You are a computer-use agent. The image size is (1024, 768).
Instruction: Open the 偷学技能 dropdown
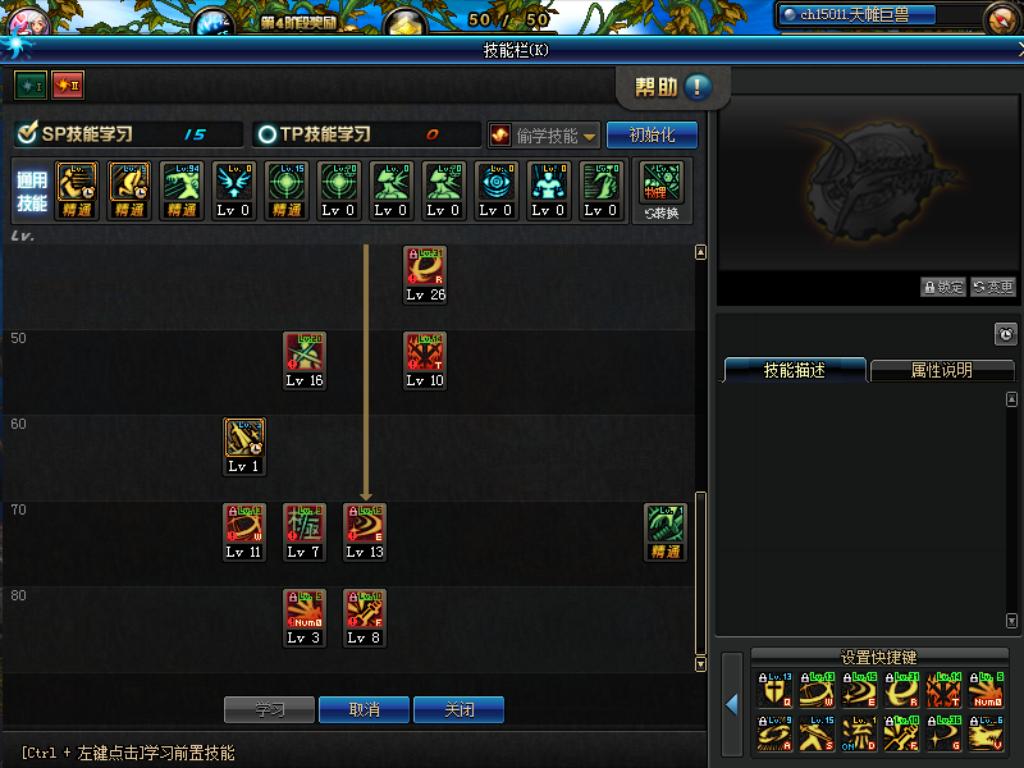click(x=544, y=135)
